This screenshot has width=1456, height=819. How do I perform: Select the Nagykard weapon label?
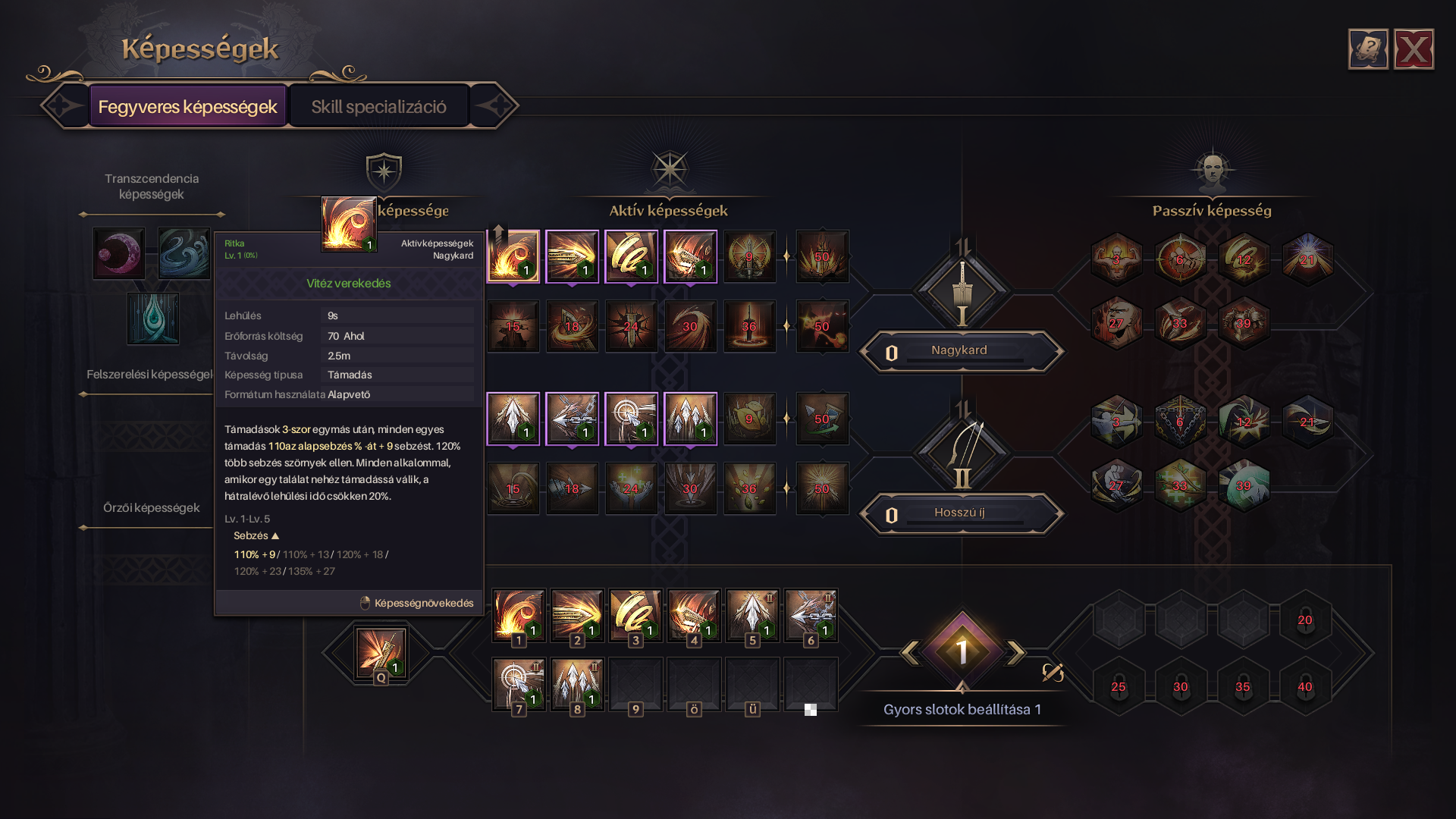(x=960, y=351)
